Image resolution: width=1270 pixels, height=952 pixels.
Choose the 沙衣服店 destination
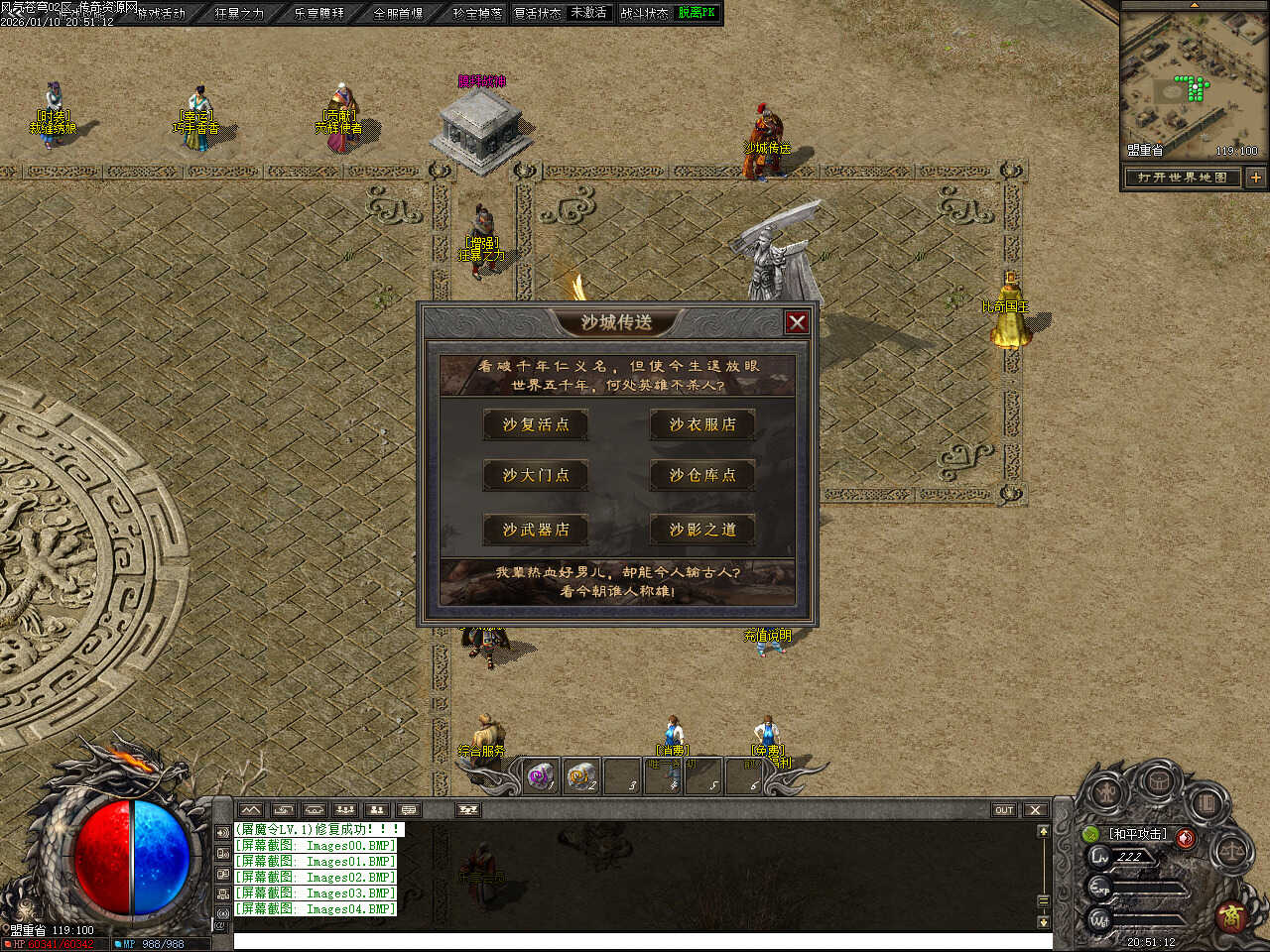click(702, 424)
